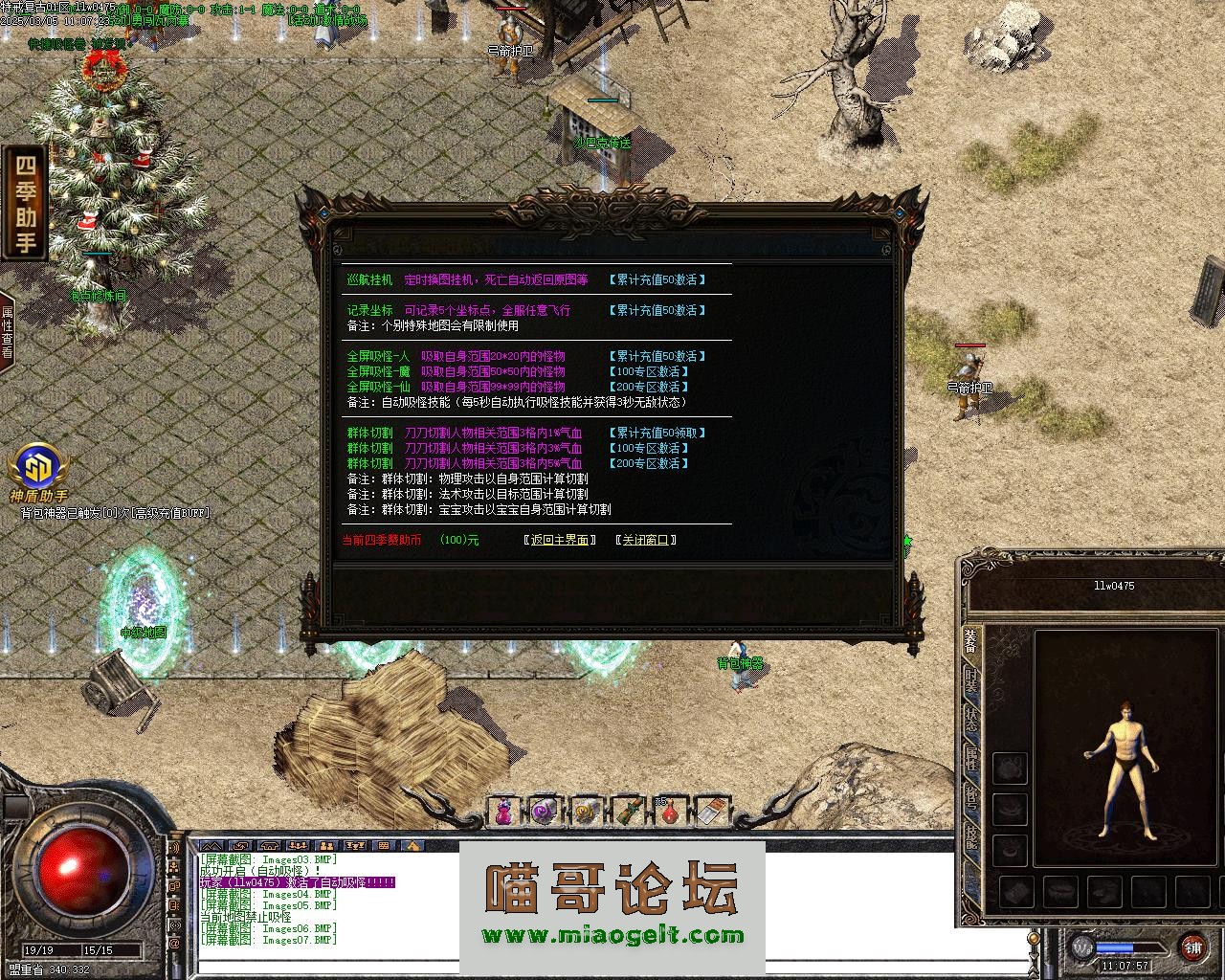Viewport: 1225px width, 980px height.
Task: Open the shop with the red 铺 button
Action: tap(1192, 947)
